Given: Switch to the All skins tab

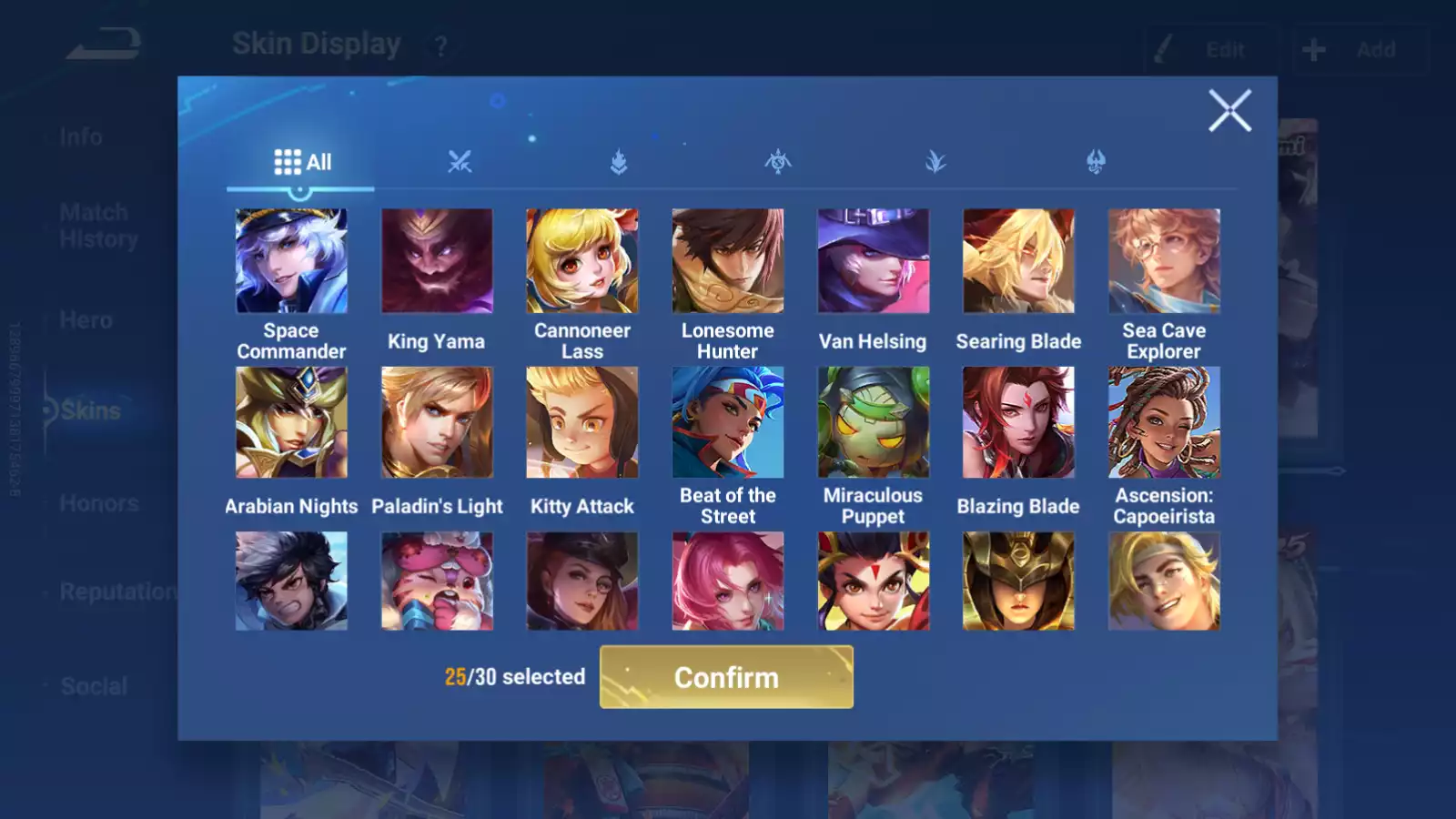Looking at the screenshot, I should pyautogui.click(x=302, y=162).
